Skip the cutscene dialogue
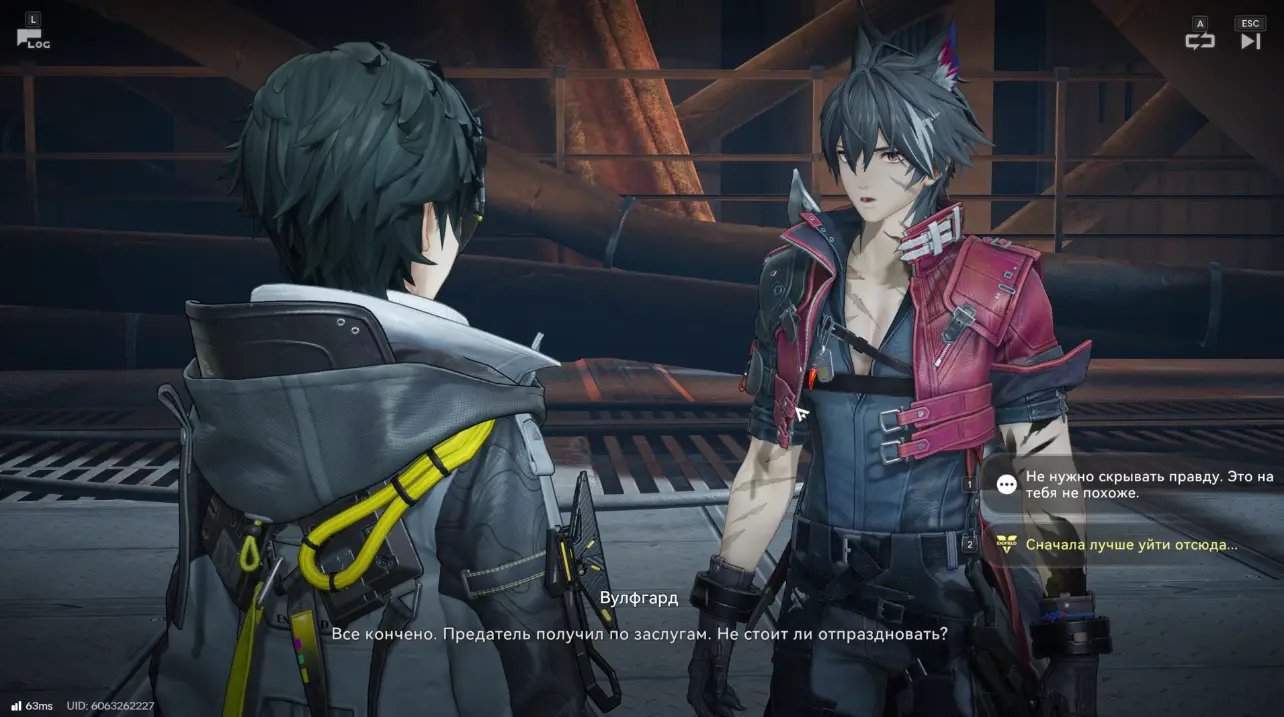The height and width of the screenshot is (717, 1284). 1250,41
